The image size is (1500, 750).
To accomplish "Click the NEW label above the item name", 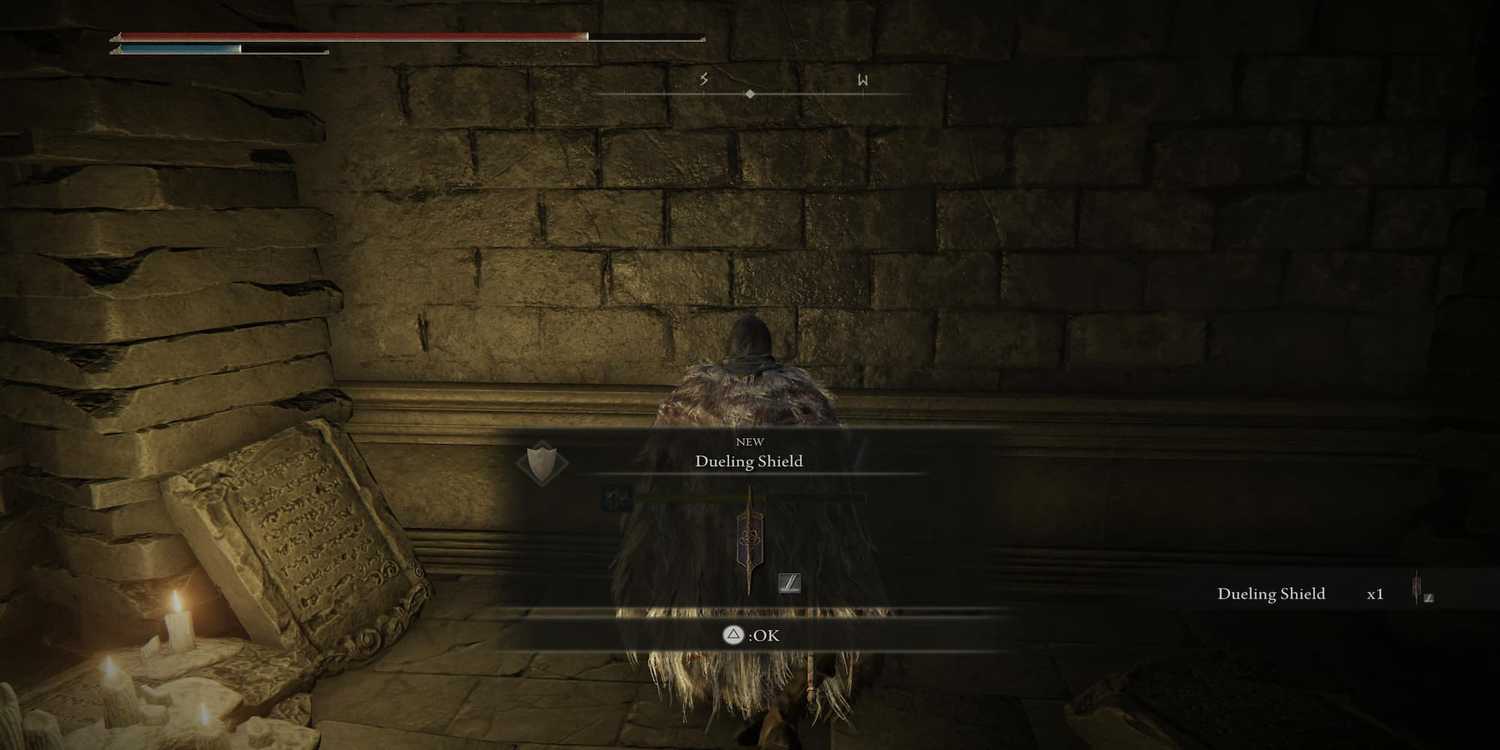I will (749, 441).
